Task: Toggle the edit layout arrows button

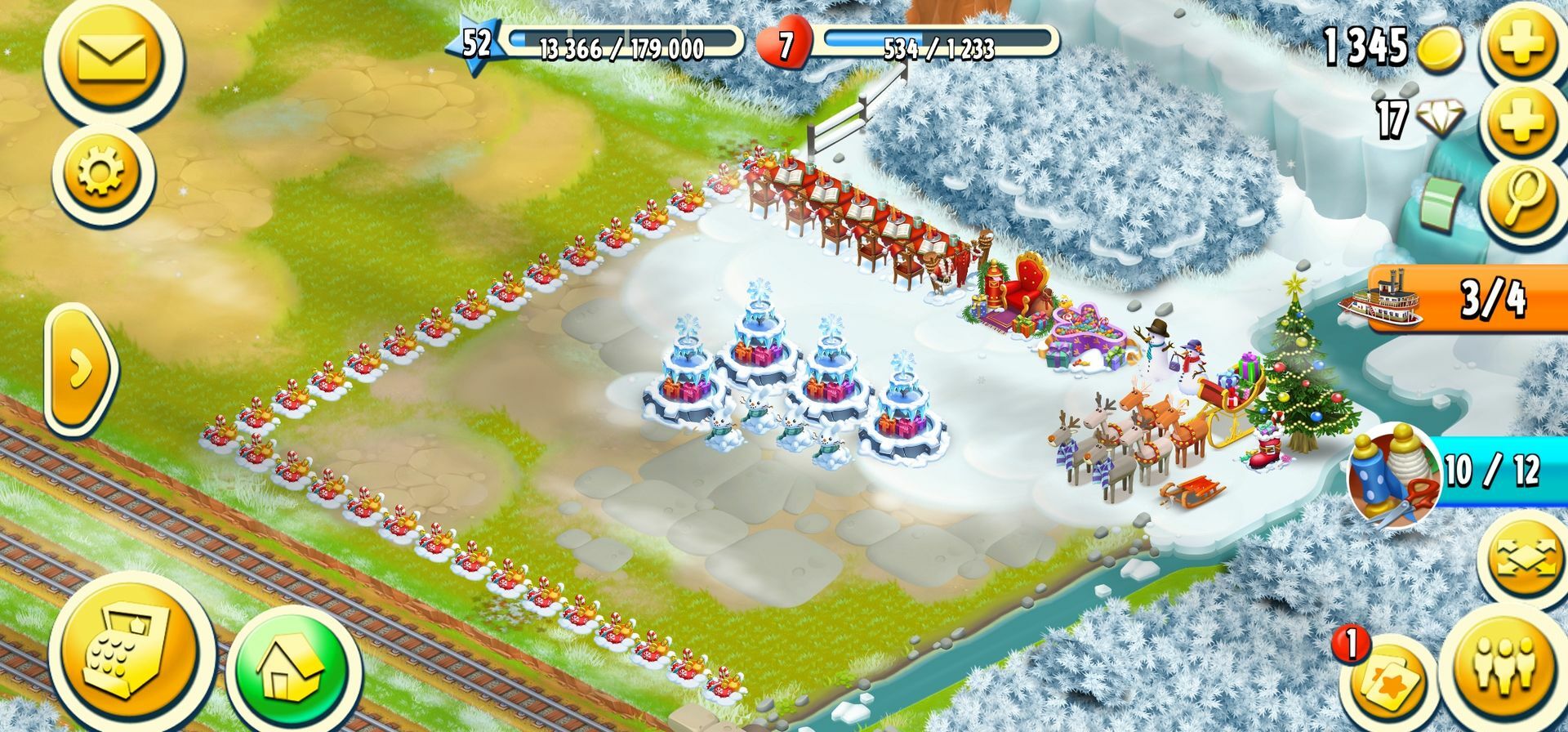Action: click(1526, 557)
